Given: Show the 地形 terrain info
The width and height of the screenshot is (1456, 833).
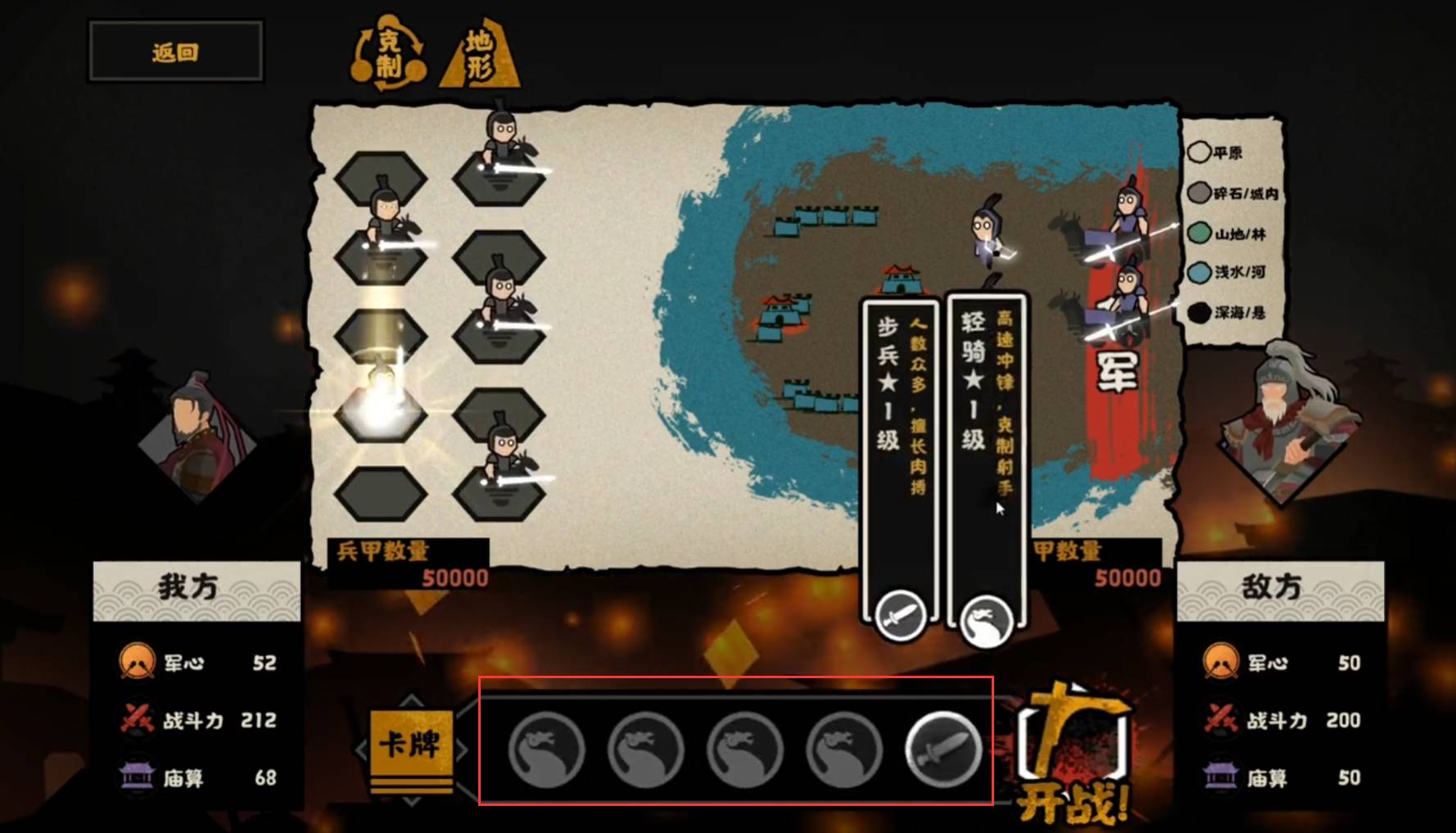Looking at the screenshot, I should click(480, 55).
